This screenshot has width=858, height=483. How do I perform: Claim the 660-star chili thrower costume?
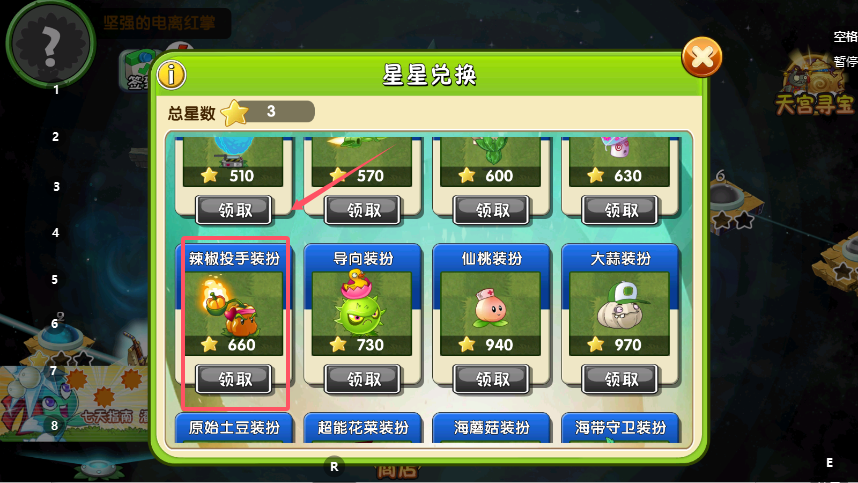(236, 379)
